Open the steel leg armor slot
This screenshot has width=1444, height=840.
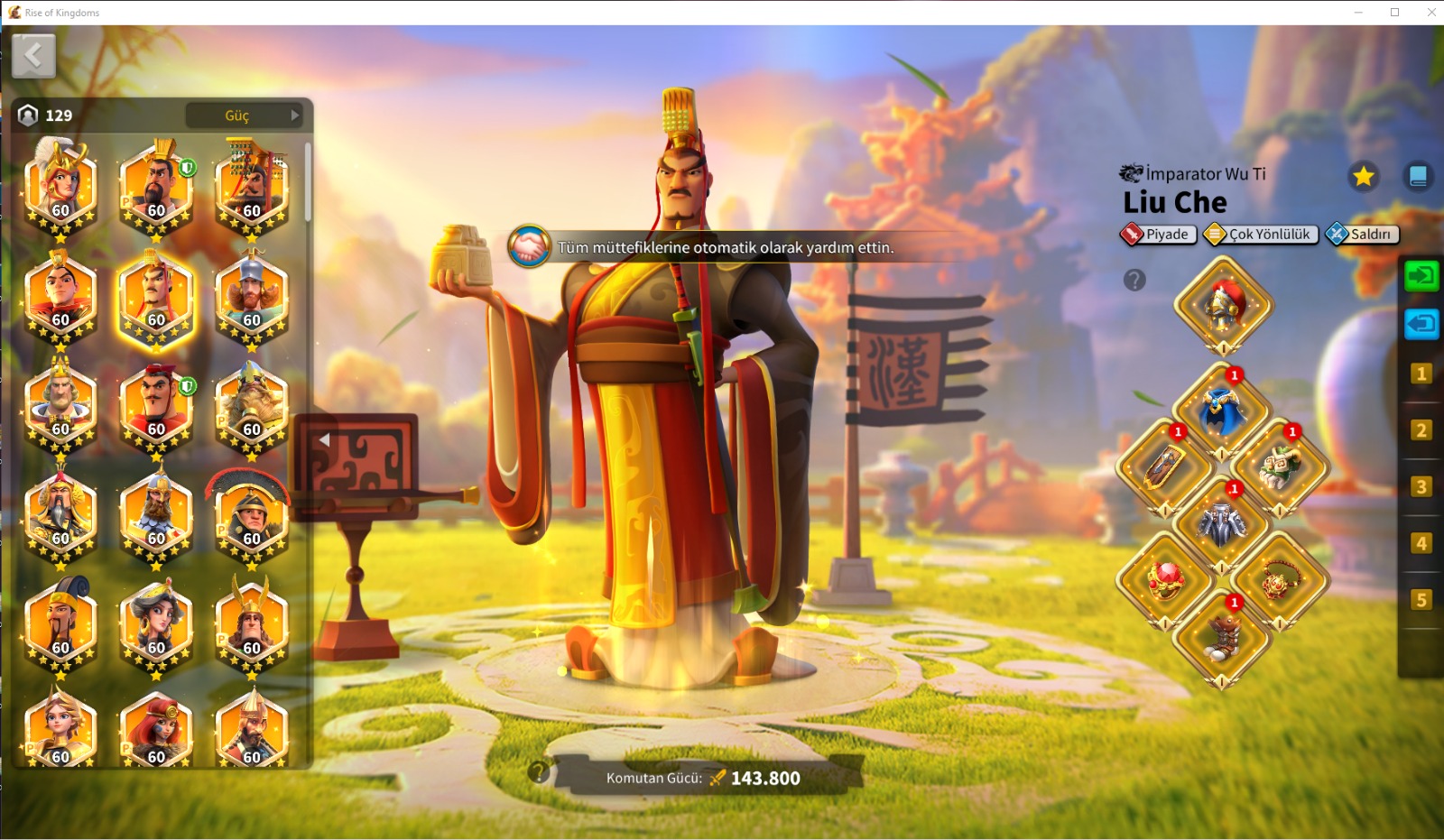[1223, 525]
